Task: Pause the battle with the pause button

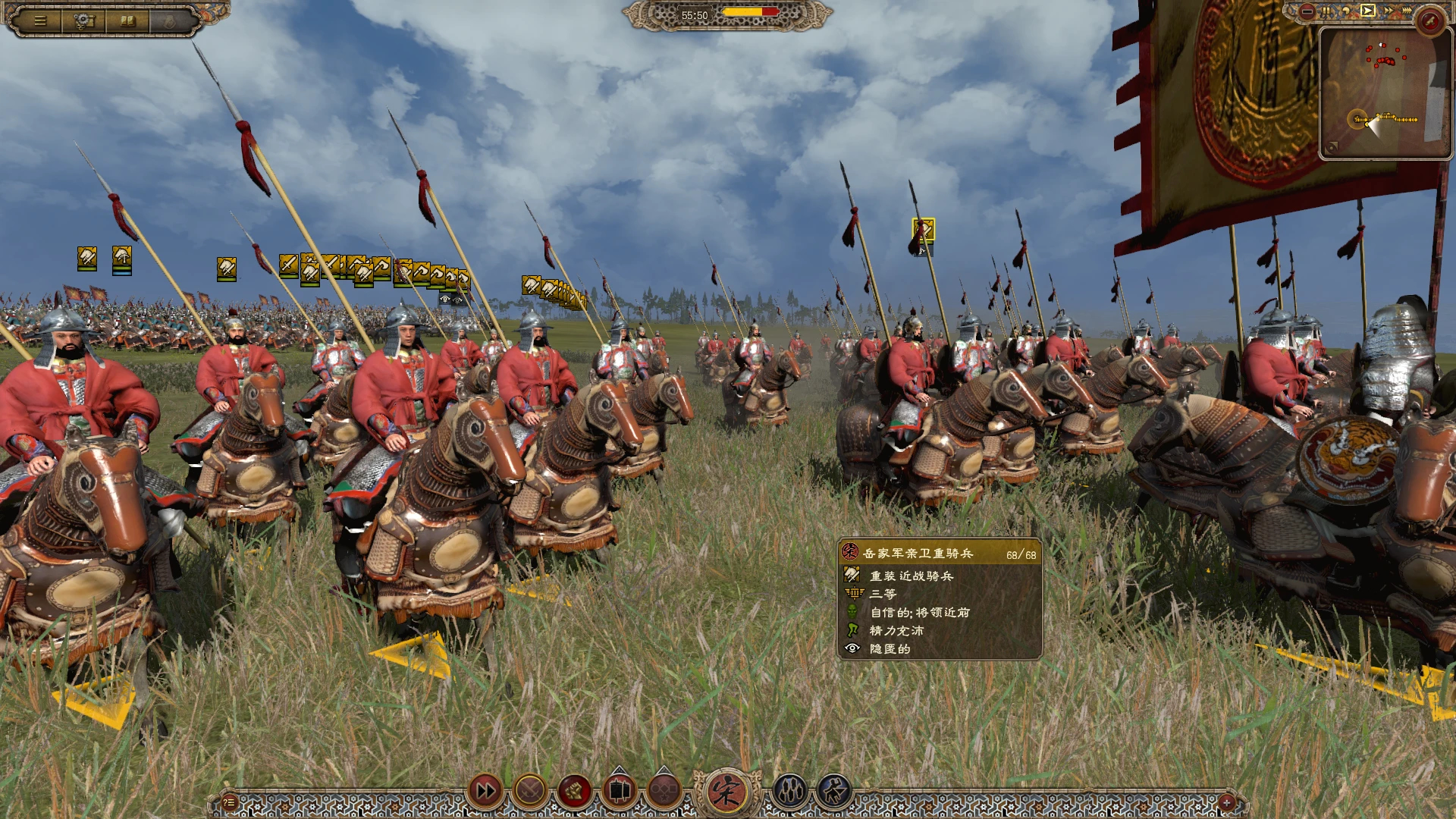Action: click(1327, 11)
